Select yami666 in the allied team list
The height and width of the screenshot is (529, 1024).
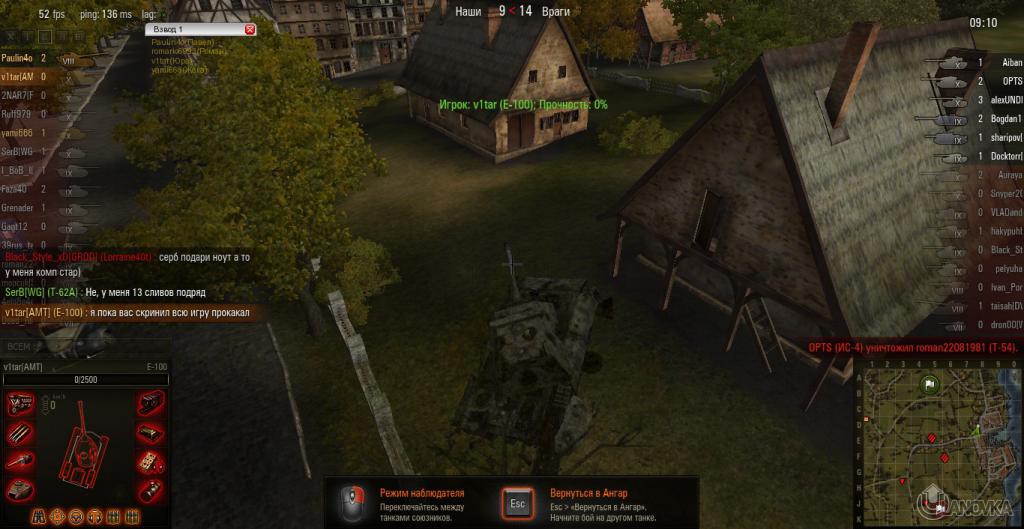[x=17, y=133]
